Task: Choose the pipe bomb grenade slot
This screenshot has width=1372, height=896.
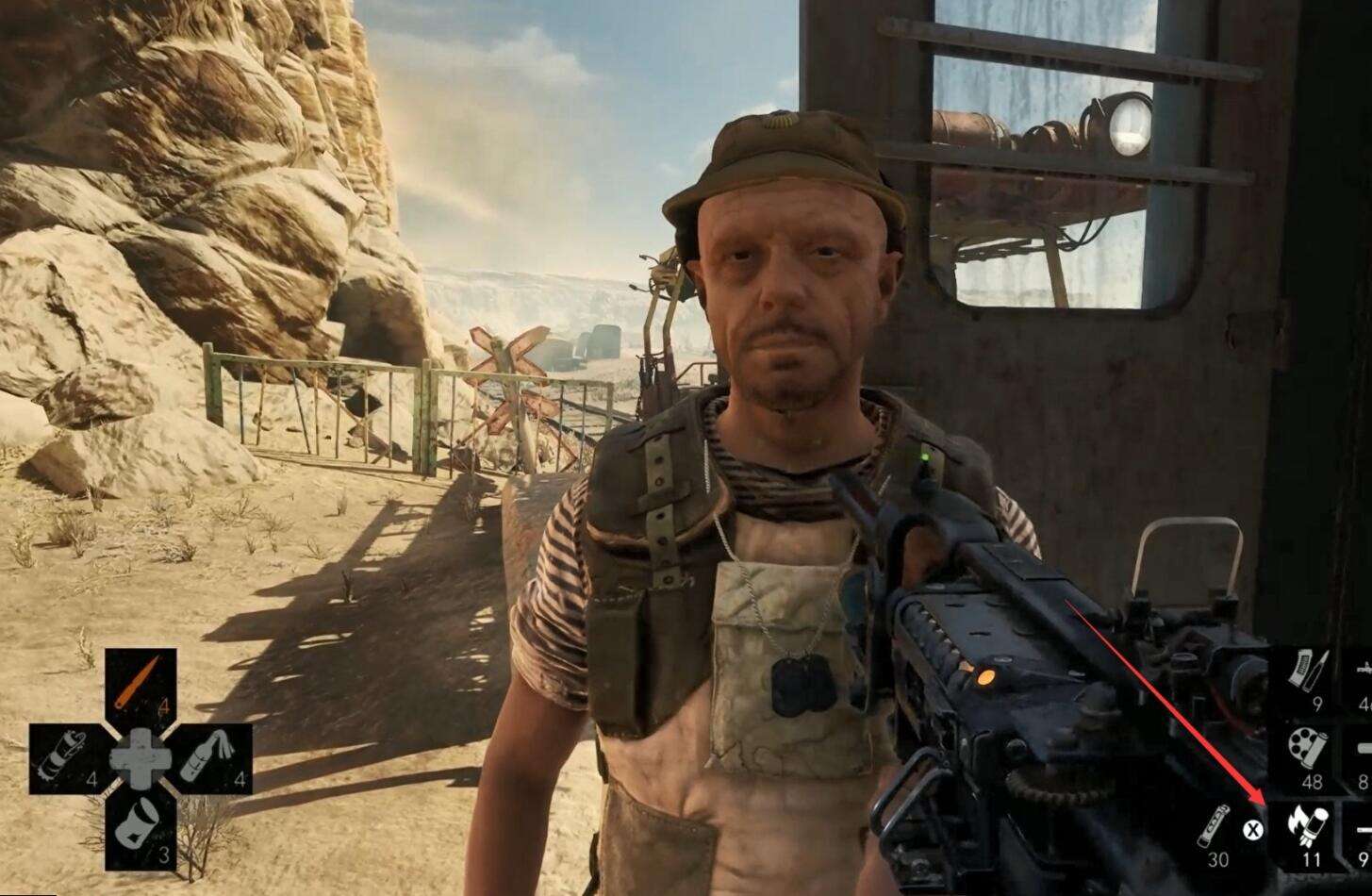Action: 64,759
